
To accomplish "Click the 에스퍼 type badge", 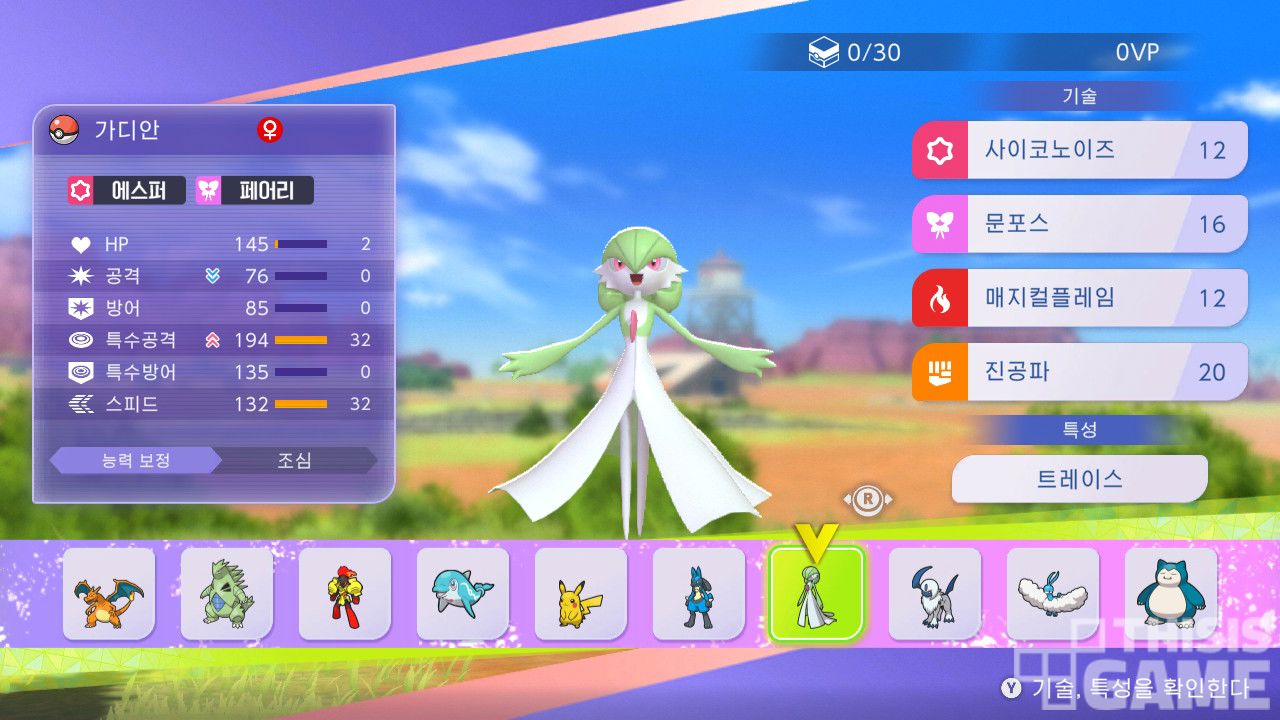I will tap(127, 190).
